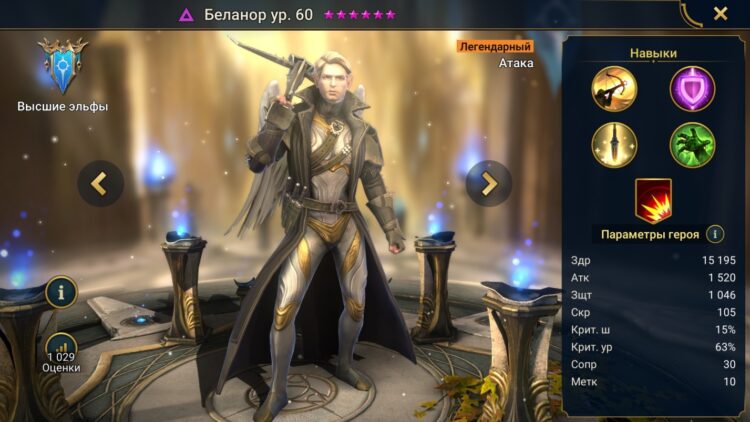This screenshot has width=750, height=422.
Task: Click the purple affinity triangle icon
Action: click(x=186, y=15)
